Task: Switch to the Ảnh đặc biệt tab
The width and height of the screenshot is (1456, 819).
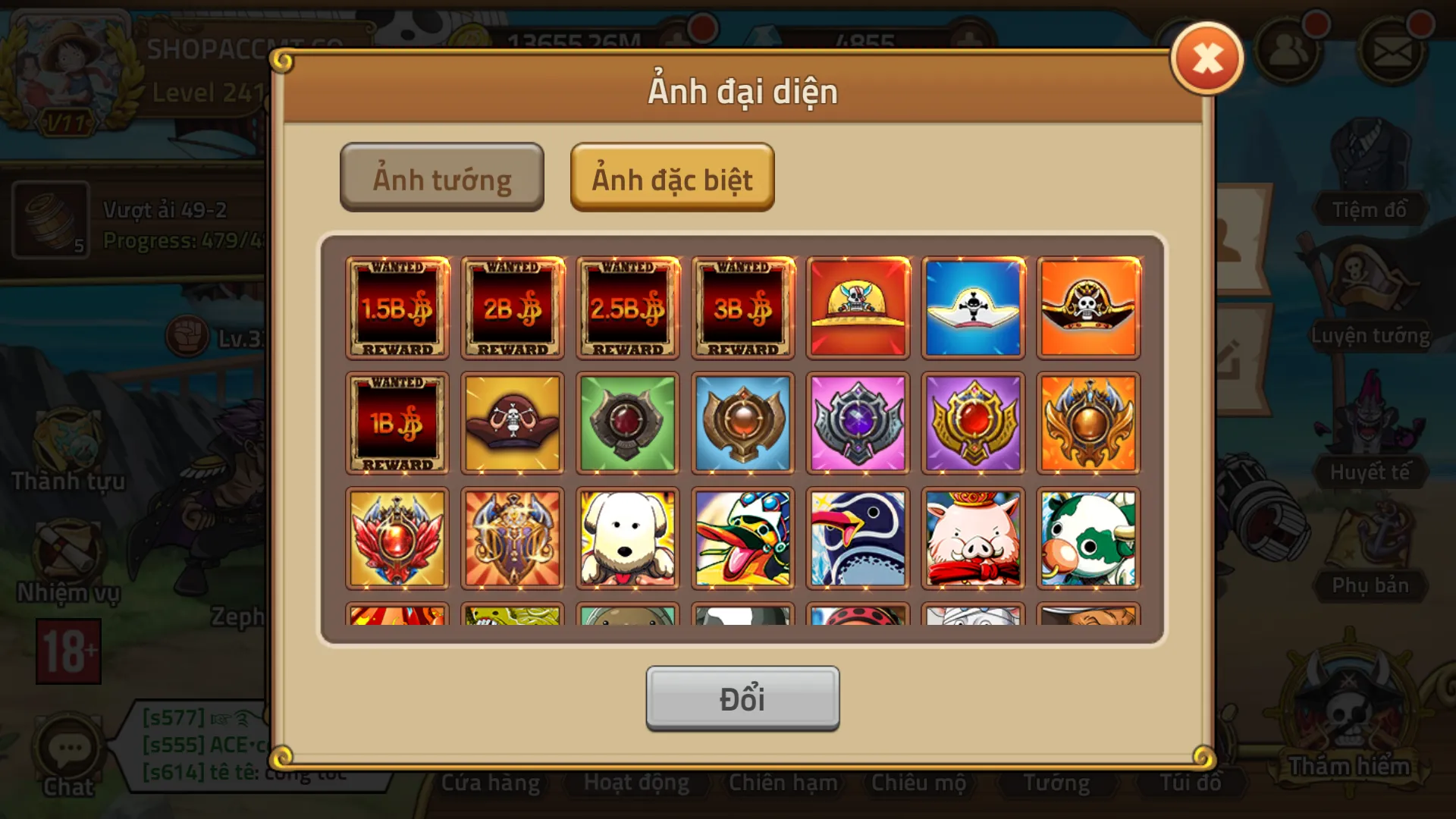Action: (672, 177)
